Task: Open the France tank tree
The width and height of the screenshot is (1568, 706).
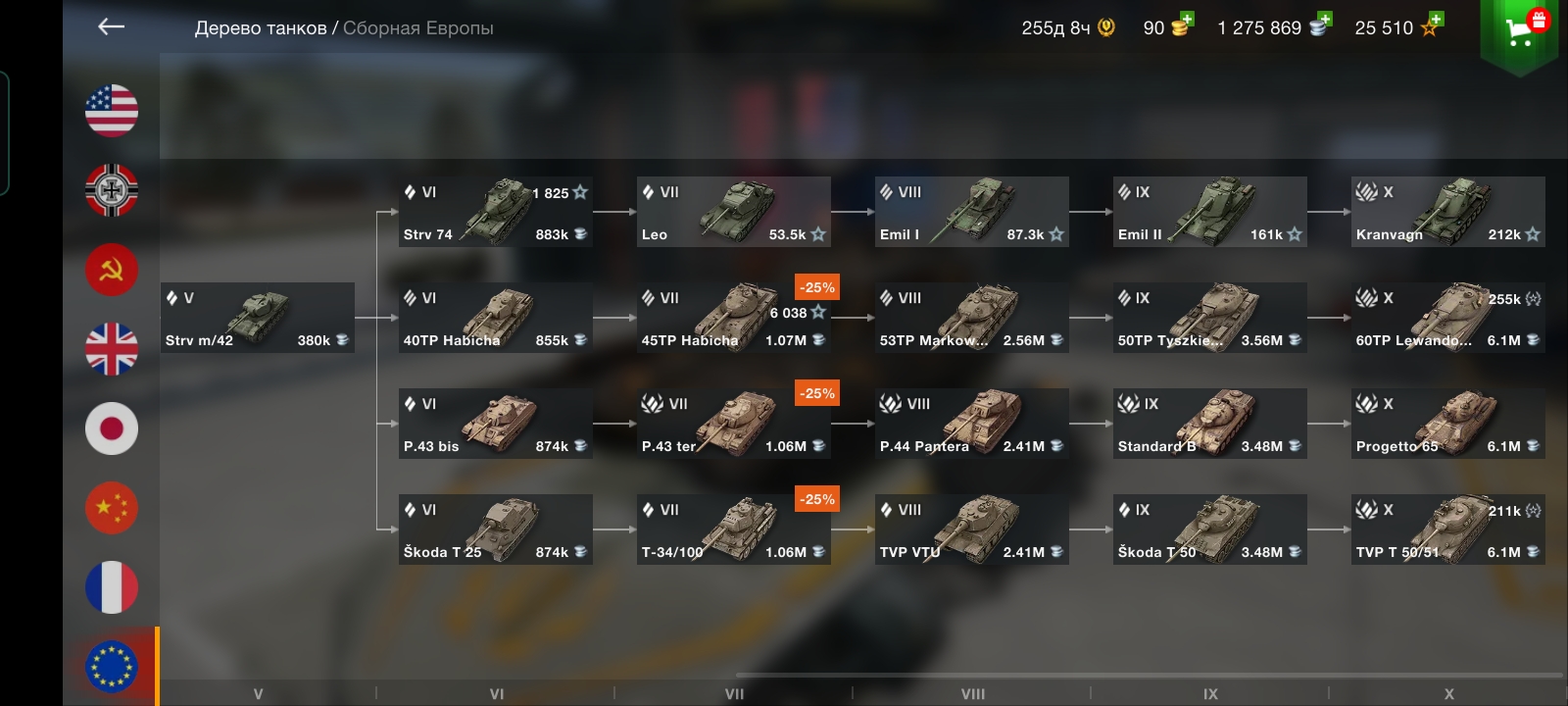Action: (x=112, y=587)
